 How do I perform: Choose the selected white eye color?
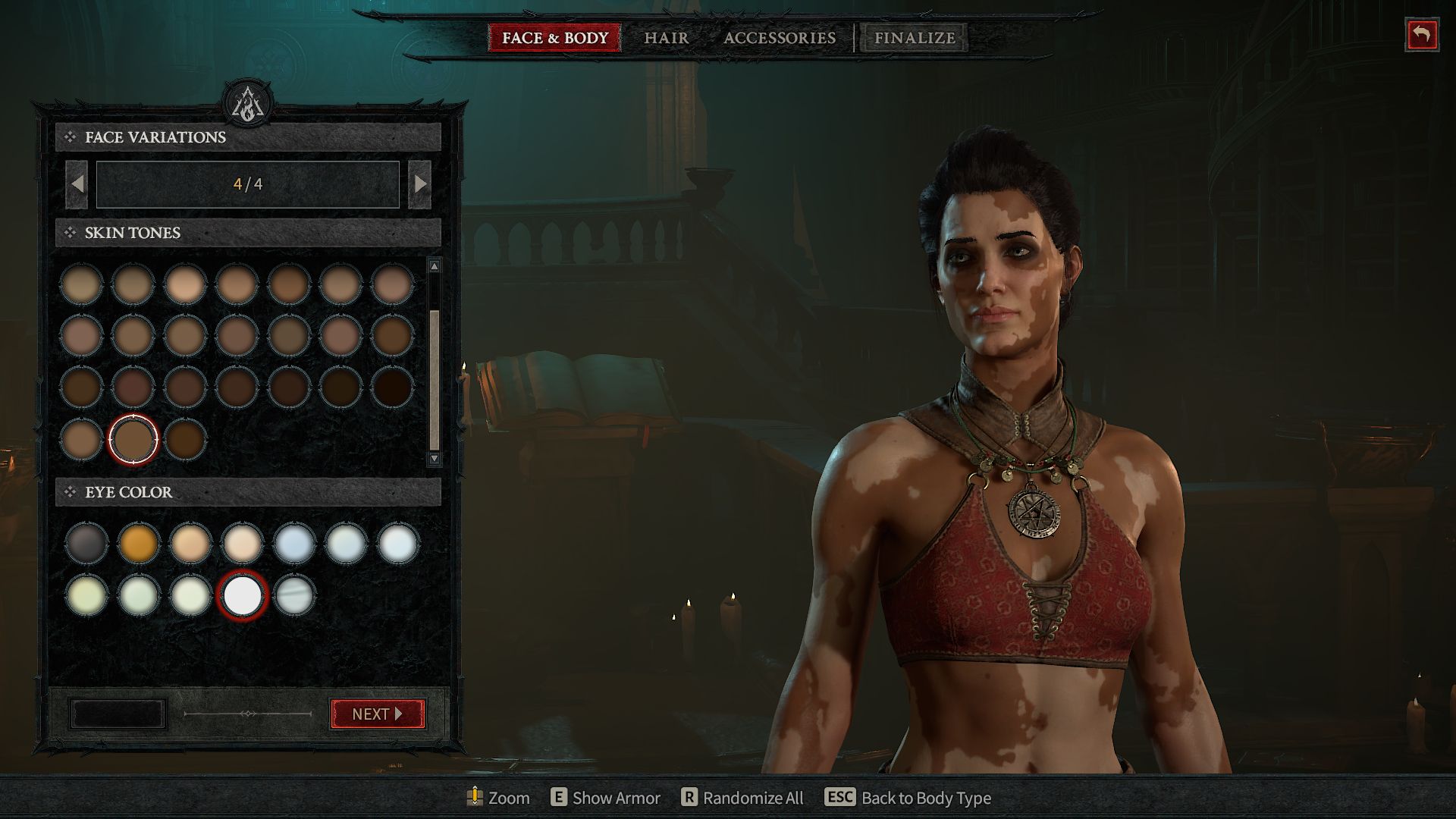pyautogui.click(x=242, y=595)
